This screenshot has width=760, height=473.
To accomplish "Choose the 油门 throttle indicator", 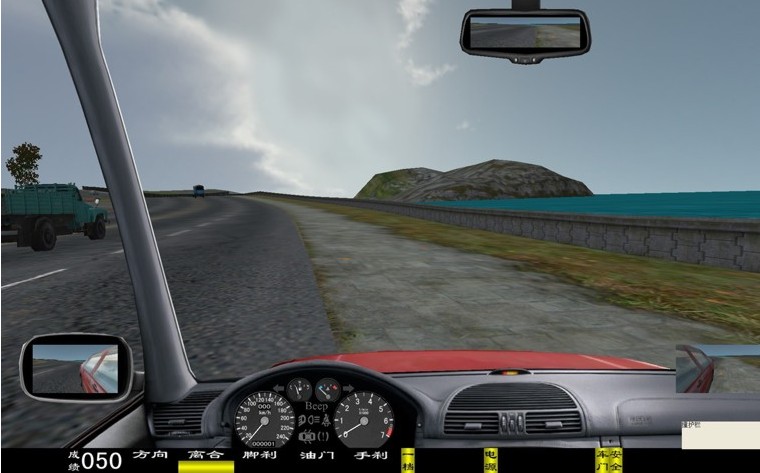I will [315, 457].
